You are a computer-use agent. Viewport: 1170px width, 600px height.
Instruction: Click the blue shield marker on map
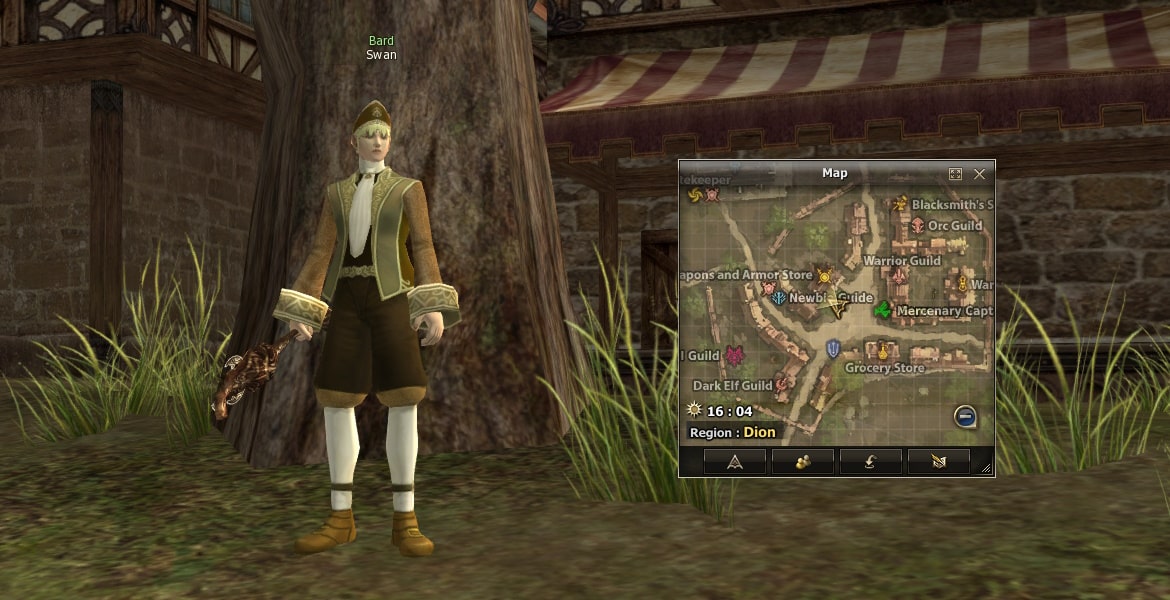[832, 348]
